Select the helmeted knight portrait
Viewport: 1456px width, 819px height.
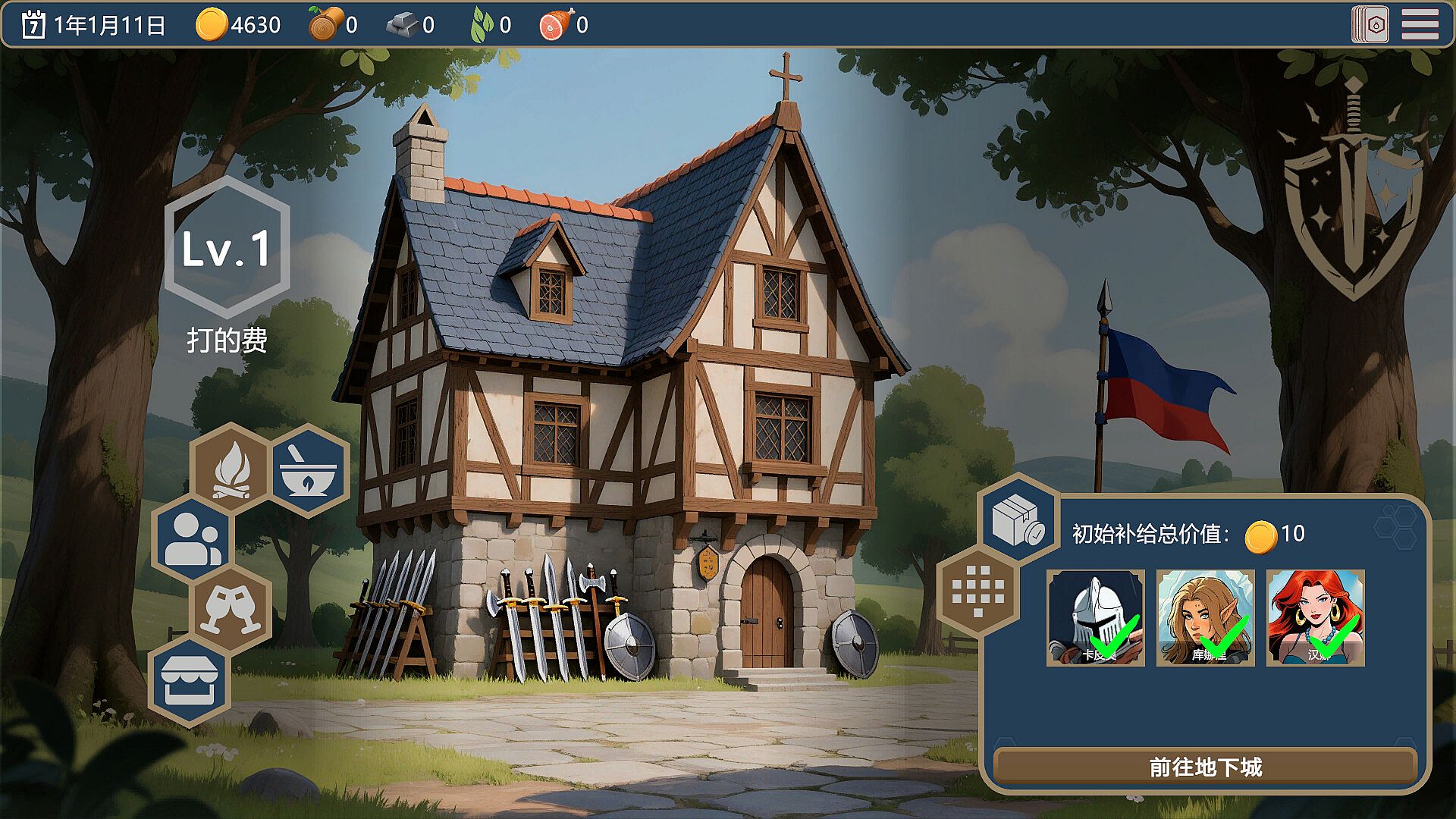[1095, 618]
